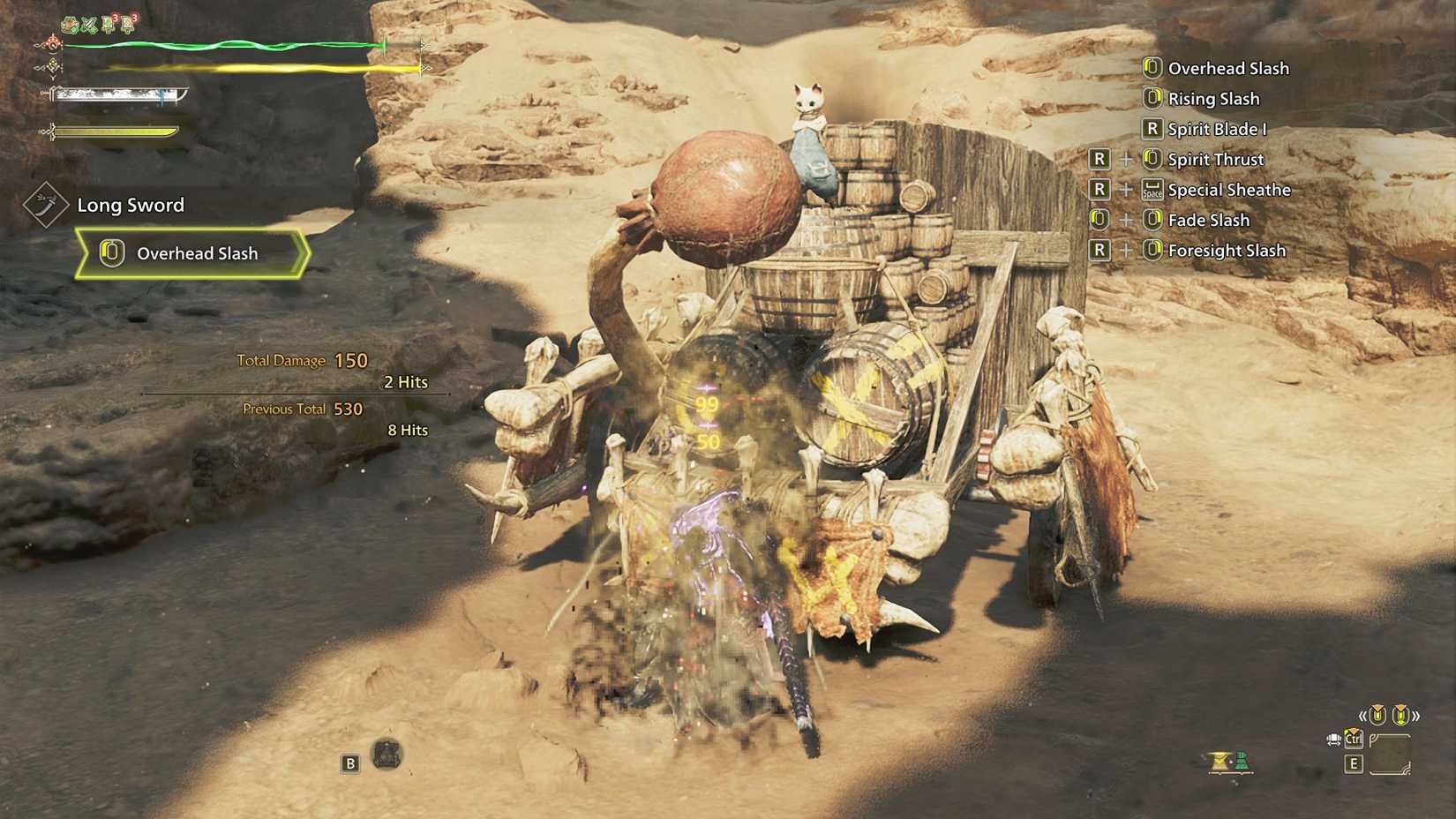1456x819 pixels.
Task: Click the left chevron on the item bar
Action: [1363, 717]
